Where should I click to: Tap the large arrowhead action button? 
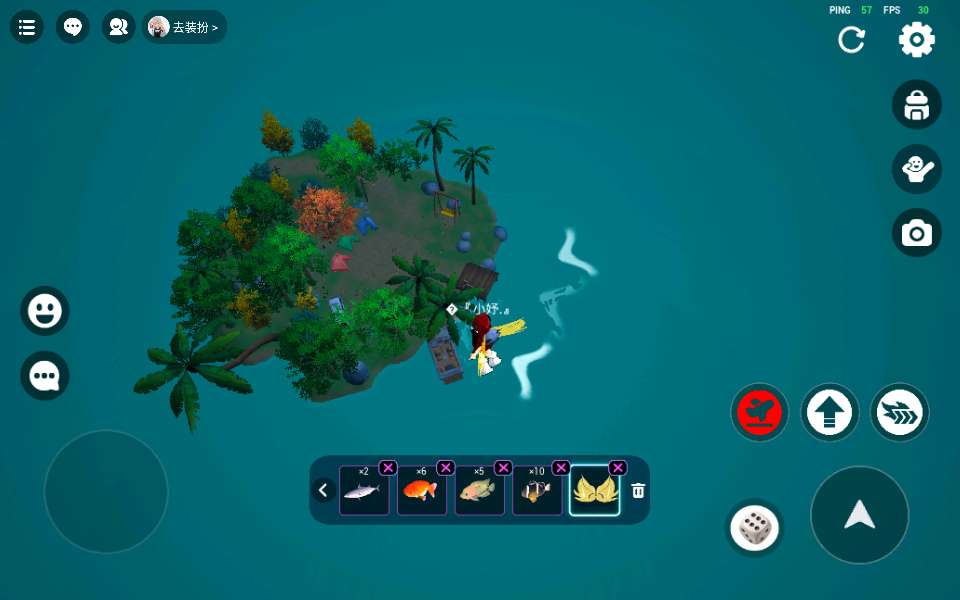860,515
